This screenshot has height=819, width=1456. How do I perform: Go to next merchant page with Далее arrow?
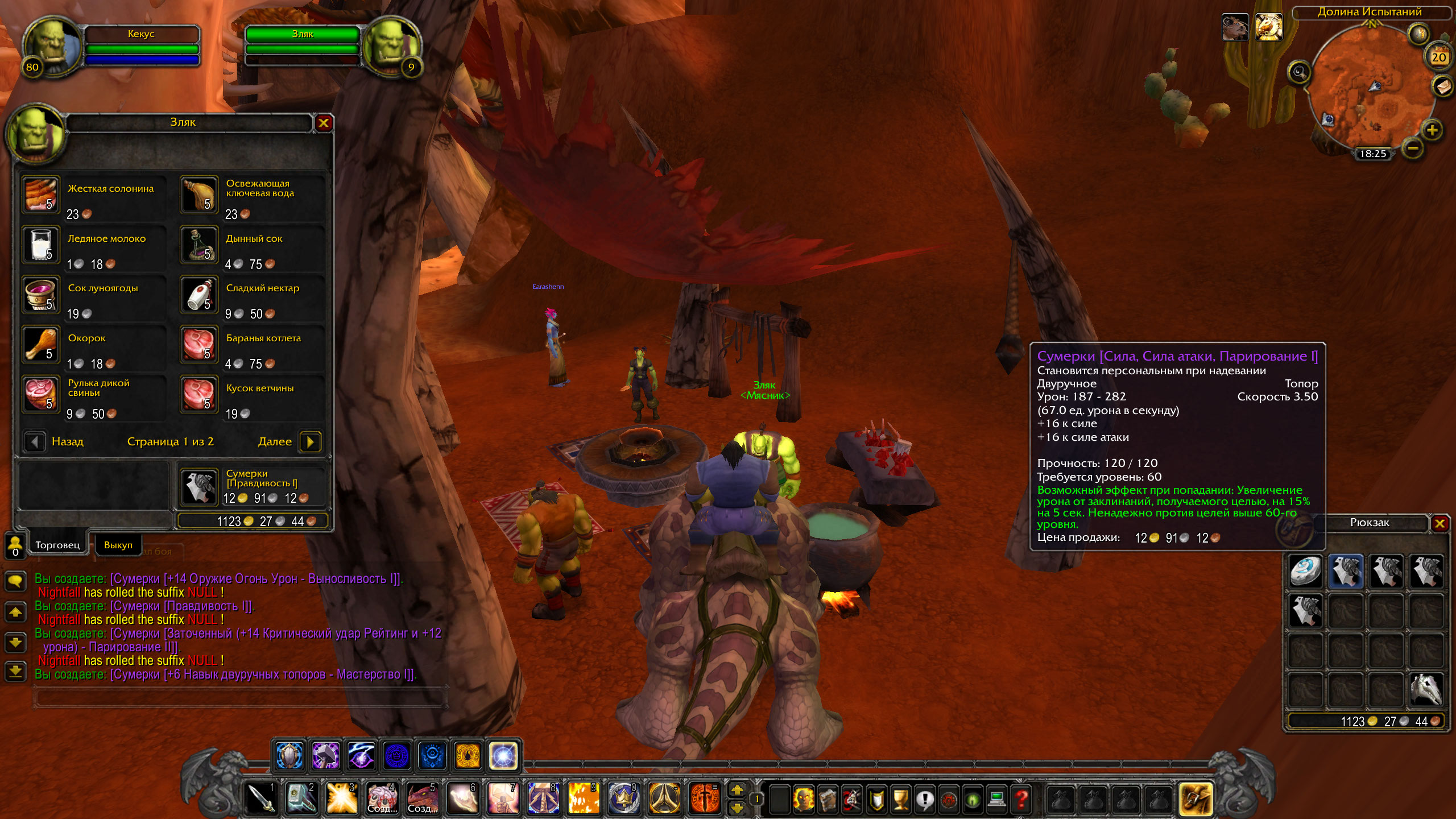[310, 442]
